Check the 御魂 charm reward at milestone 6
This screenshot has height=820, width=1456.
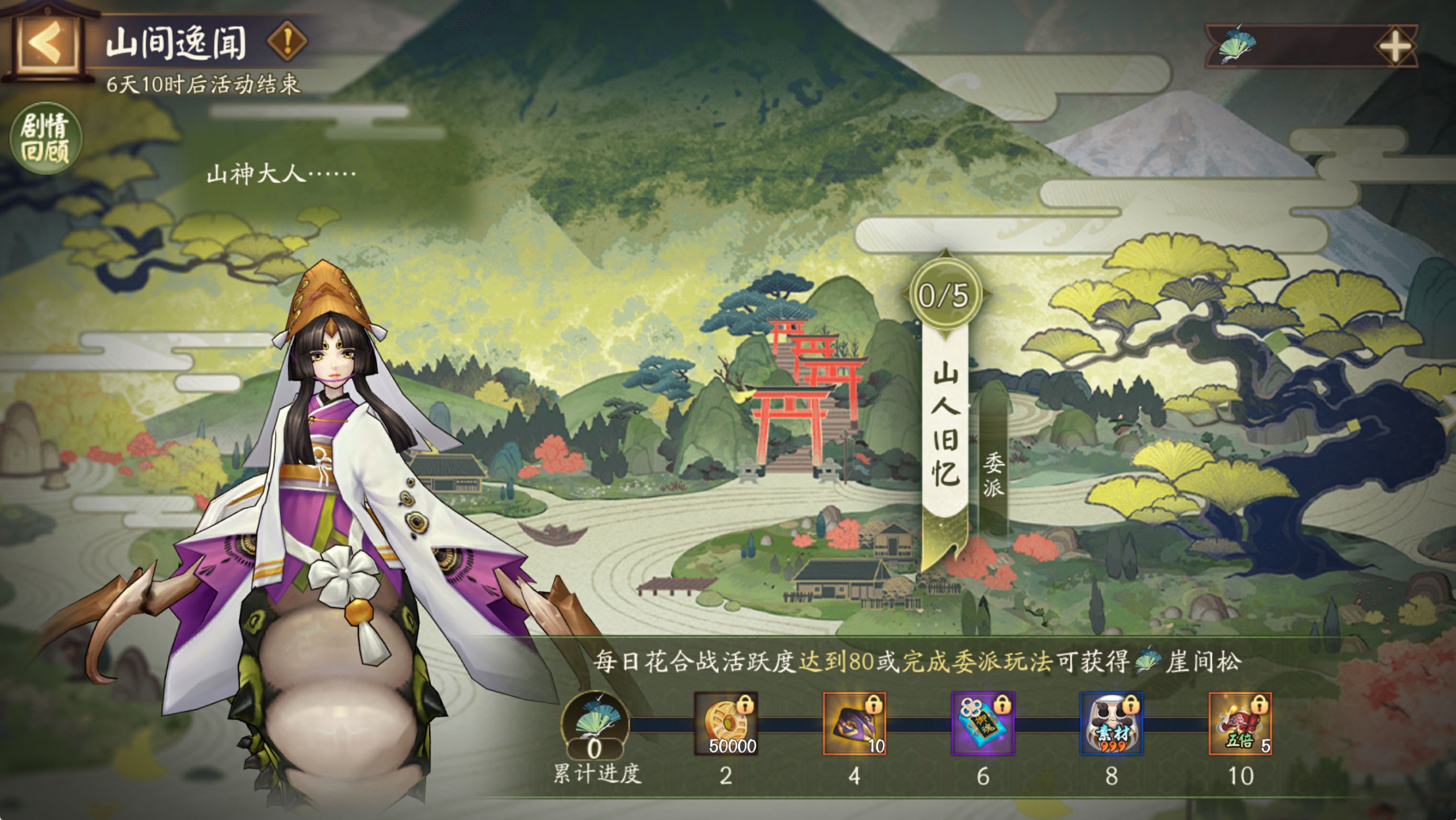coord(983,723)
